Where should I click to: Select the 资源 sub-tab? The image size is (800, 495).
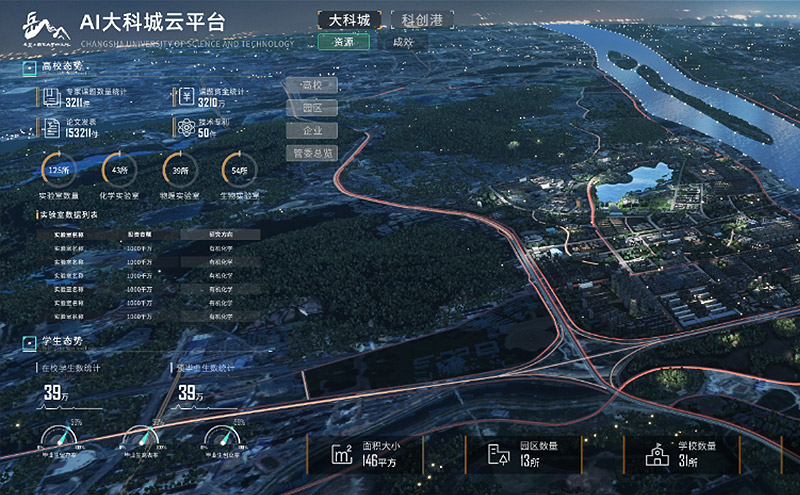(x=343, y=42)
